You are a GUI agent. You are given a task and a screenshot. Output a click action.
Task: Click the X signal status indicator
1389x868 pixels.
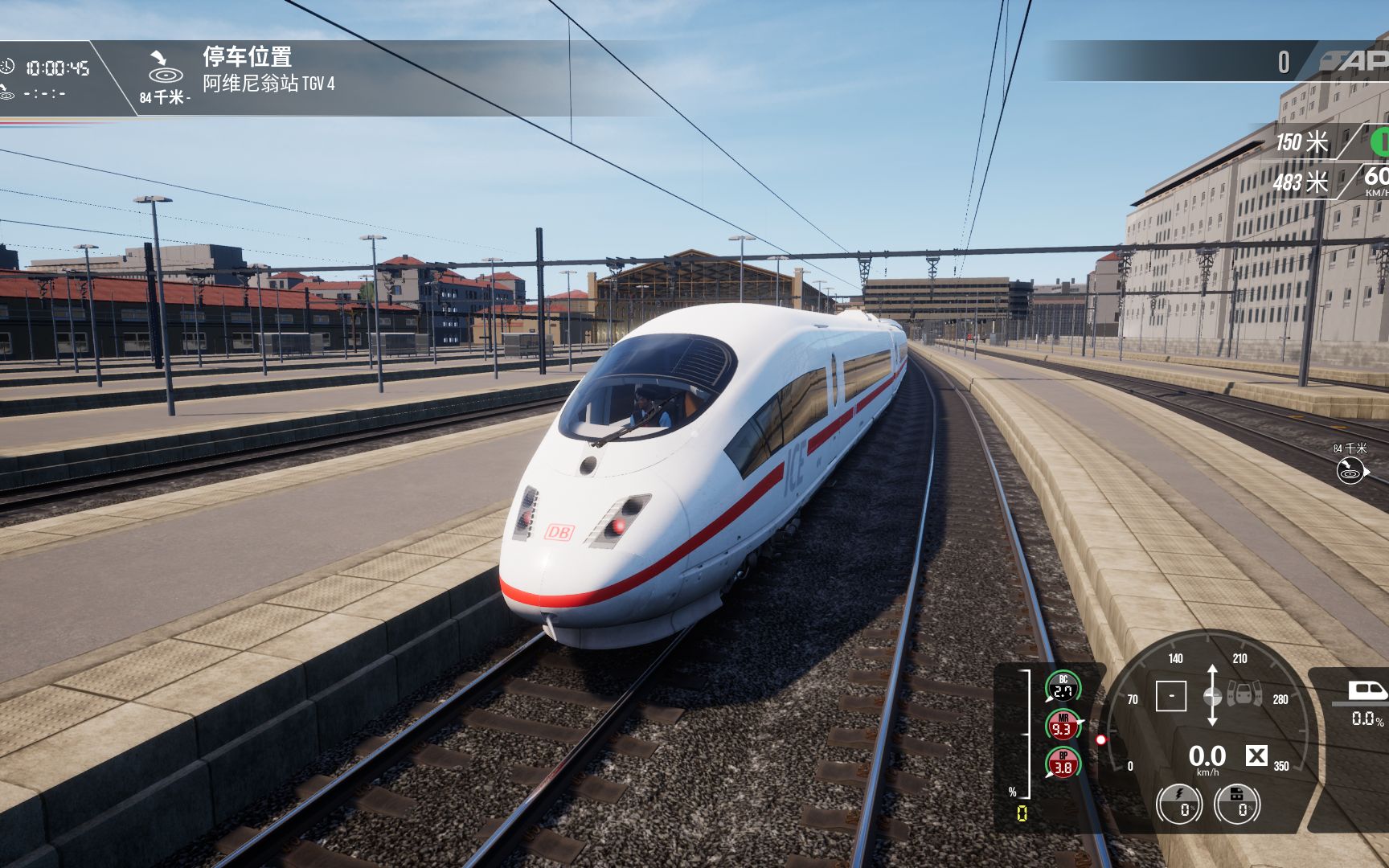(x=1257, y=756)
